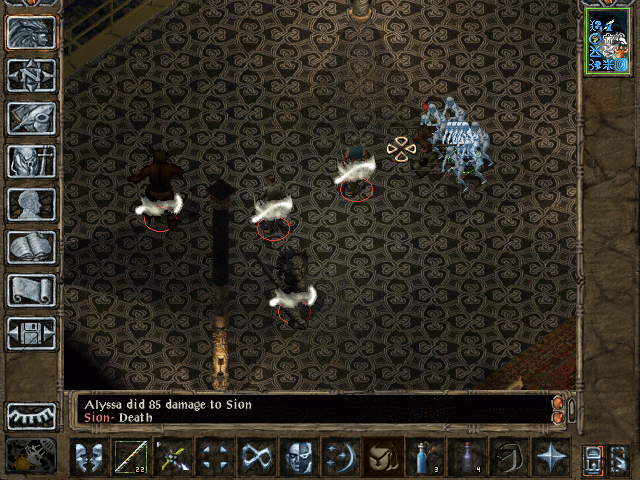Use the blue potion quick item
640x480 pixels.
coord(425,458)
